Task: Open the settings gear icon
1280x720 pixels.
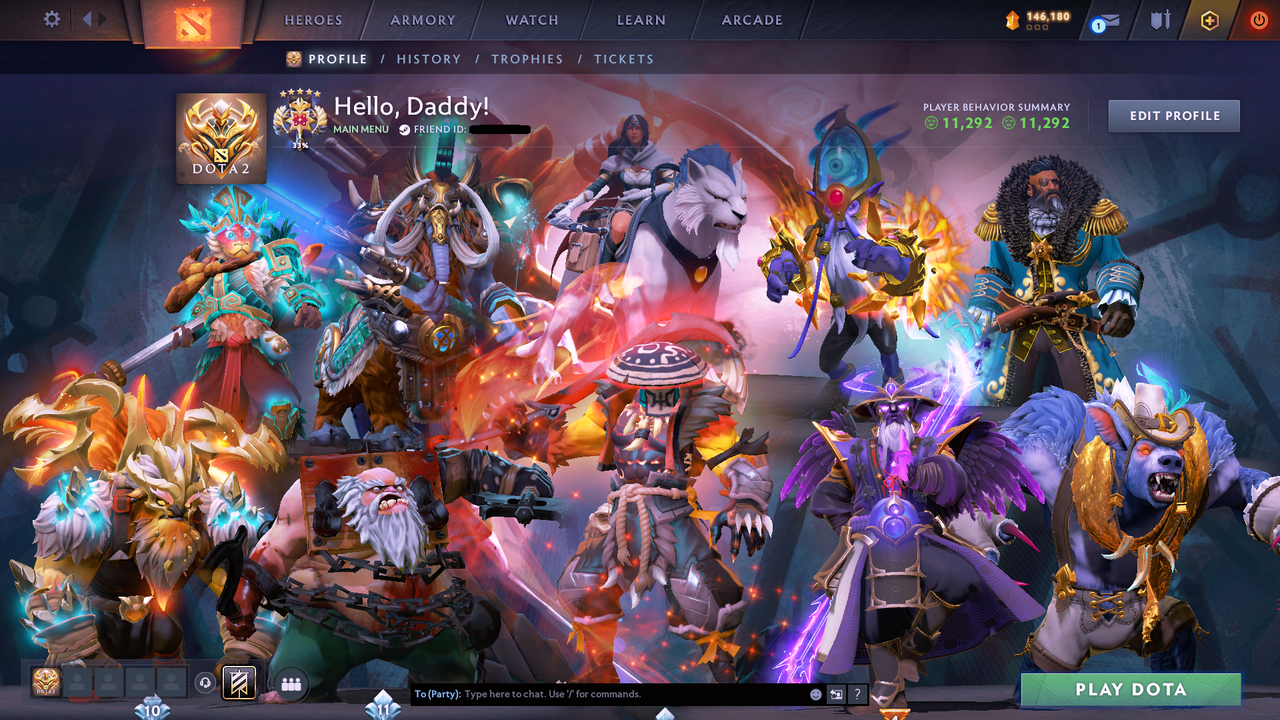Action: [50, 18]
